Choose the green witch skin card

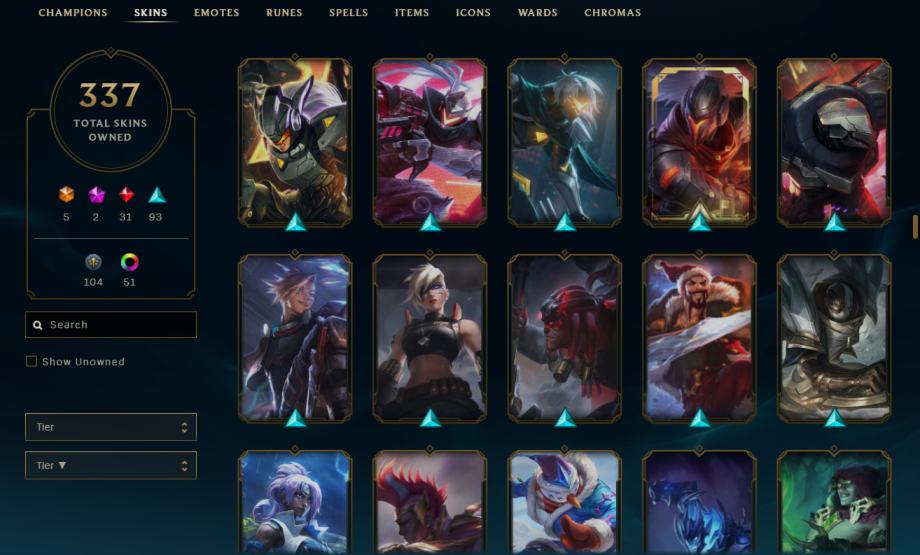point(834,502)
